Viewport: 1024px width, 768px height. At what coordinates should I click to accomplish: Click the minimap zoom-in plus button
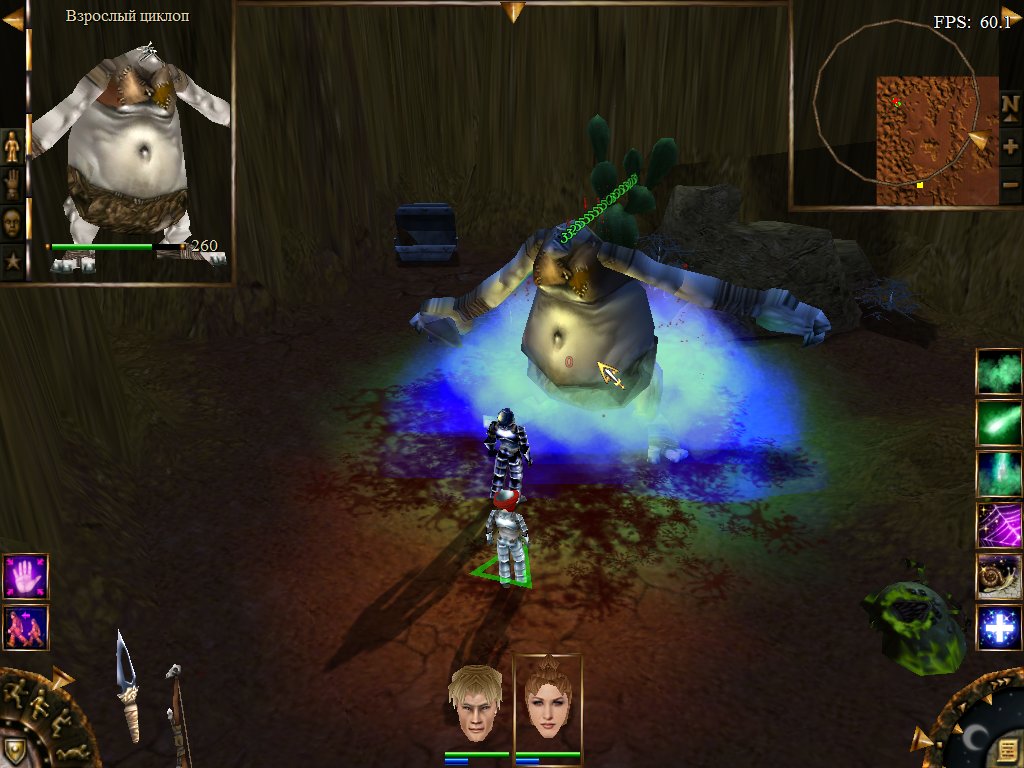[1010, 146]
